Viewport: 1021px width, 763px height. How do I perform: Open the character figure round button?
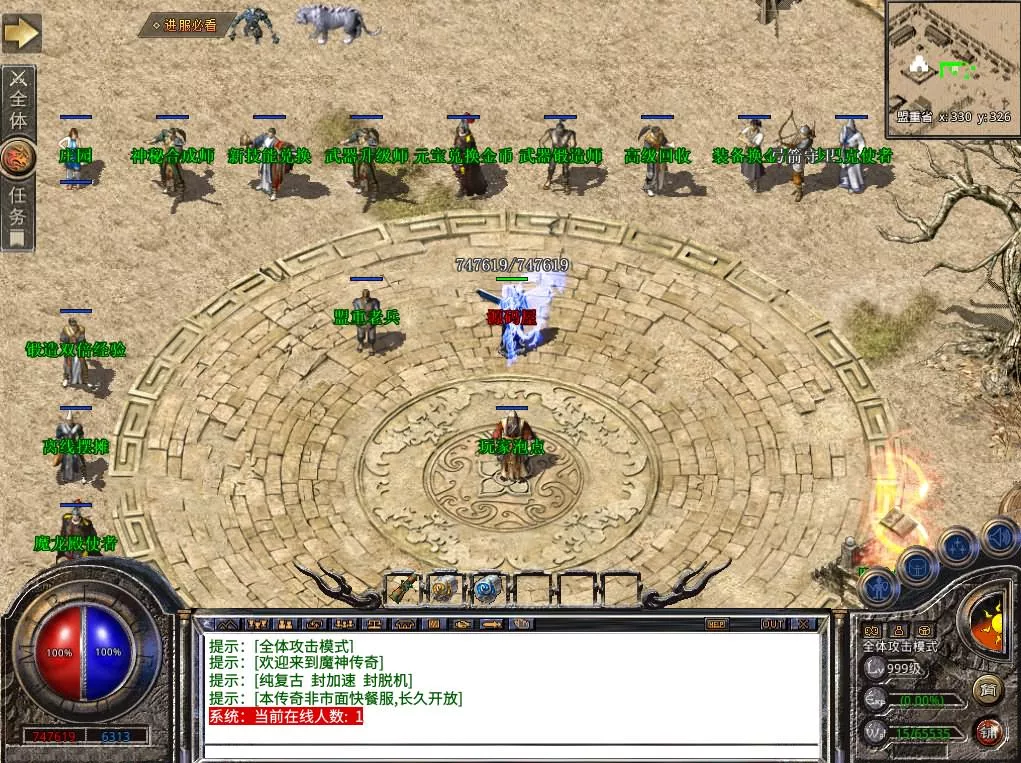click(879, 585)
